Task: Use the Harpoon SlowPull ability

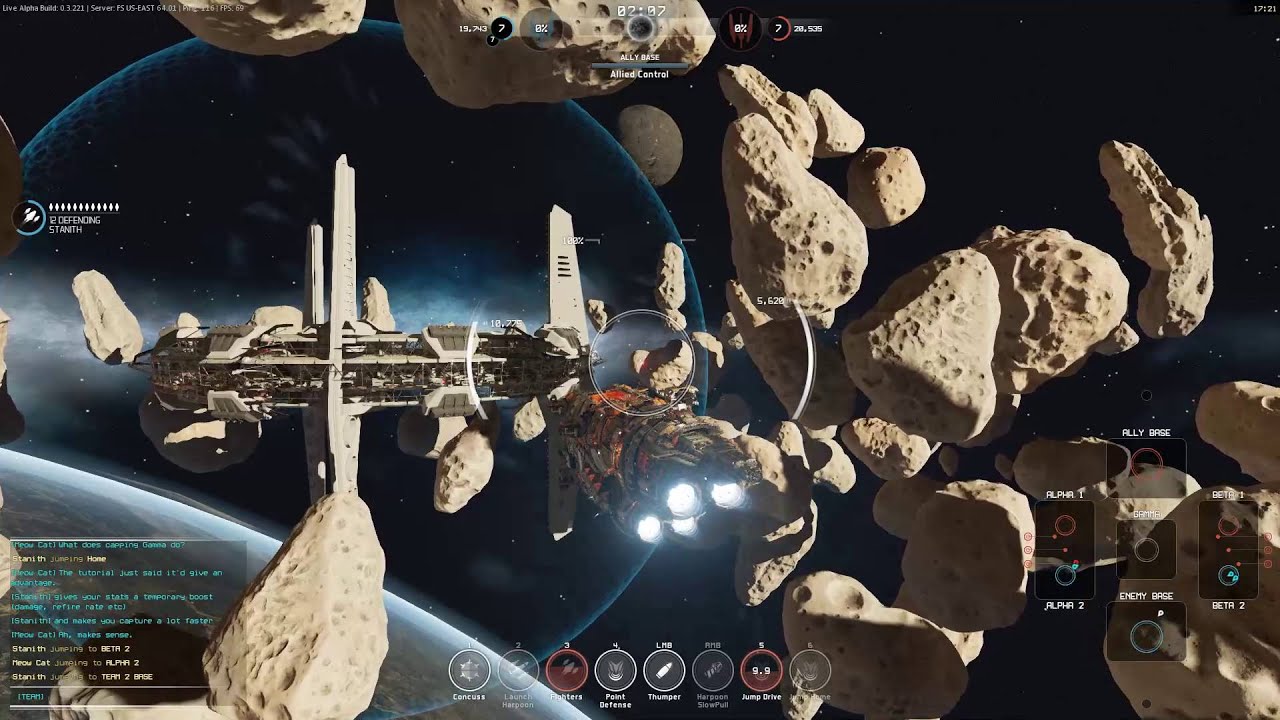Action: click(x=713, y=670)
